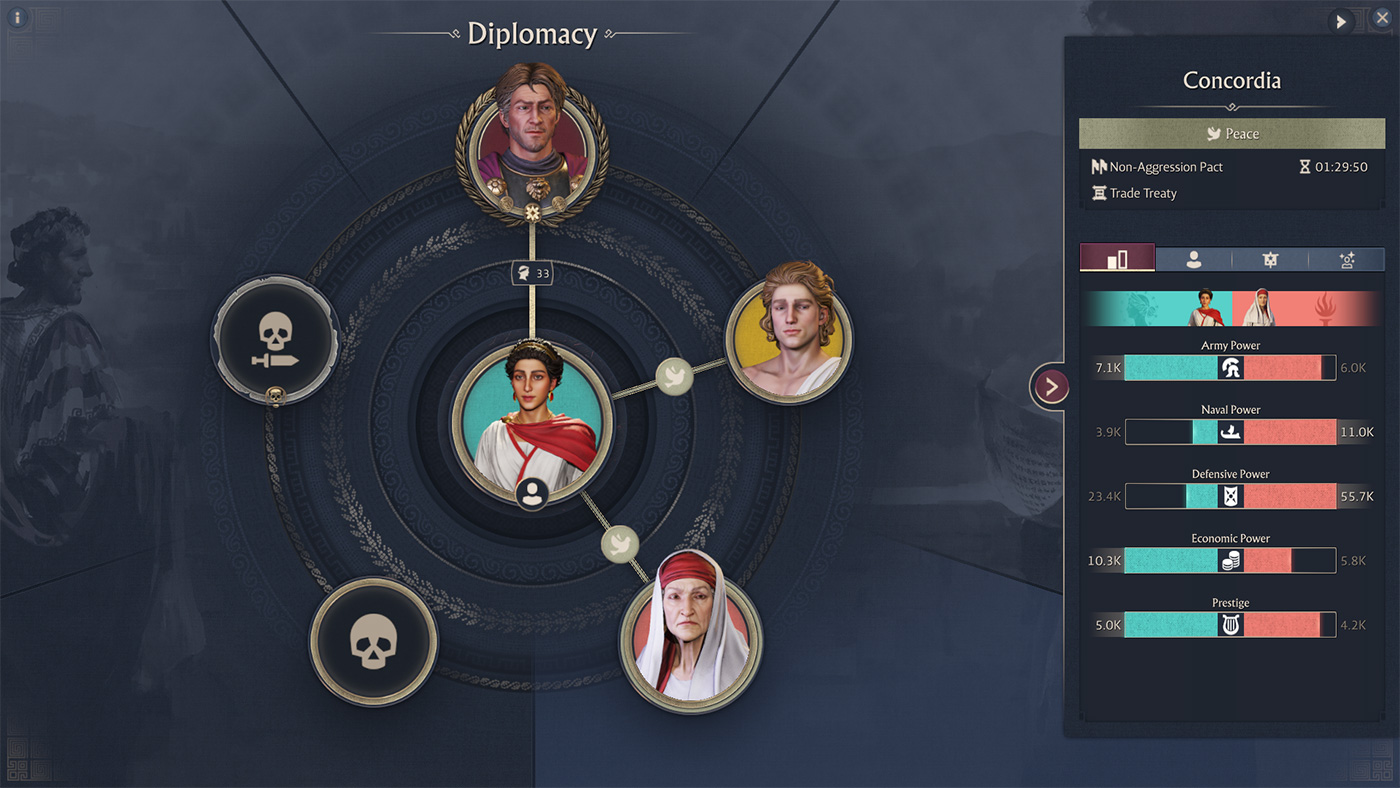Collapse the Concordia side panel arrow

coord(1051,386)
